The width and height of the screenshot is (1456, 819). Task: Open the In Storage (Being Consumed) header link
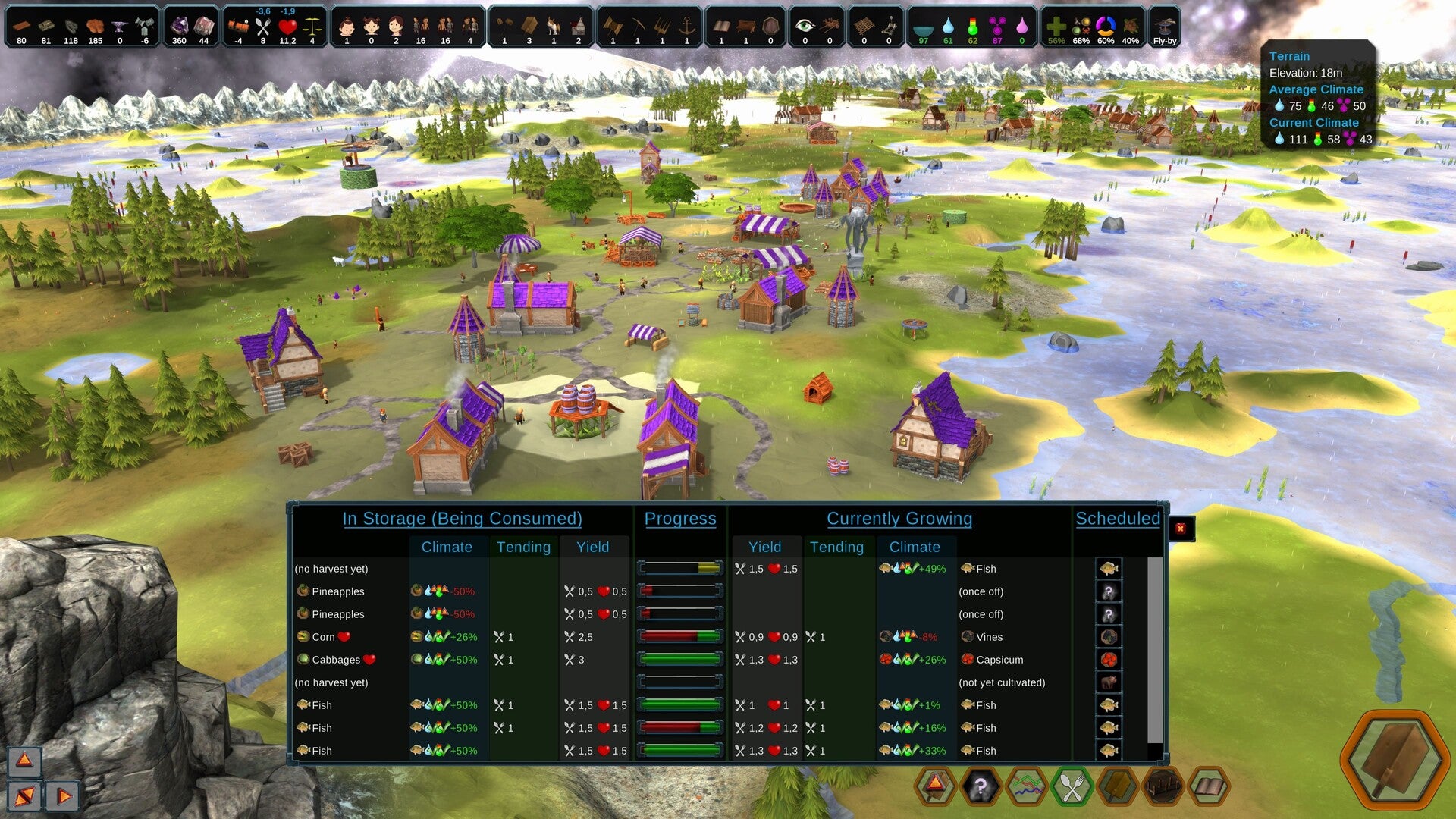[x=462, y=519]
